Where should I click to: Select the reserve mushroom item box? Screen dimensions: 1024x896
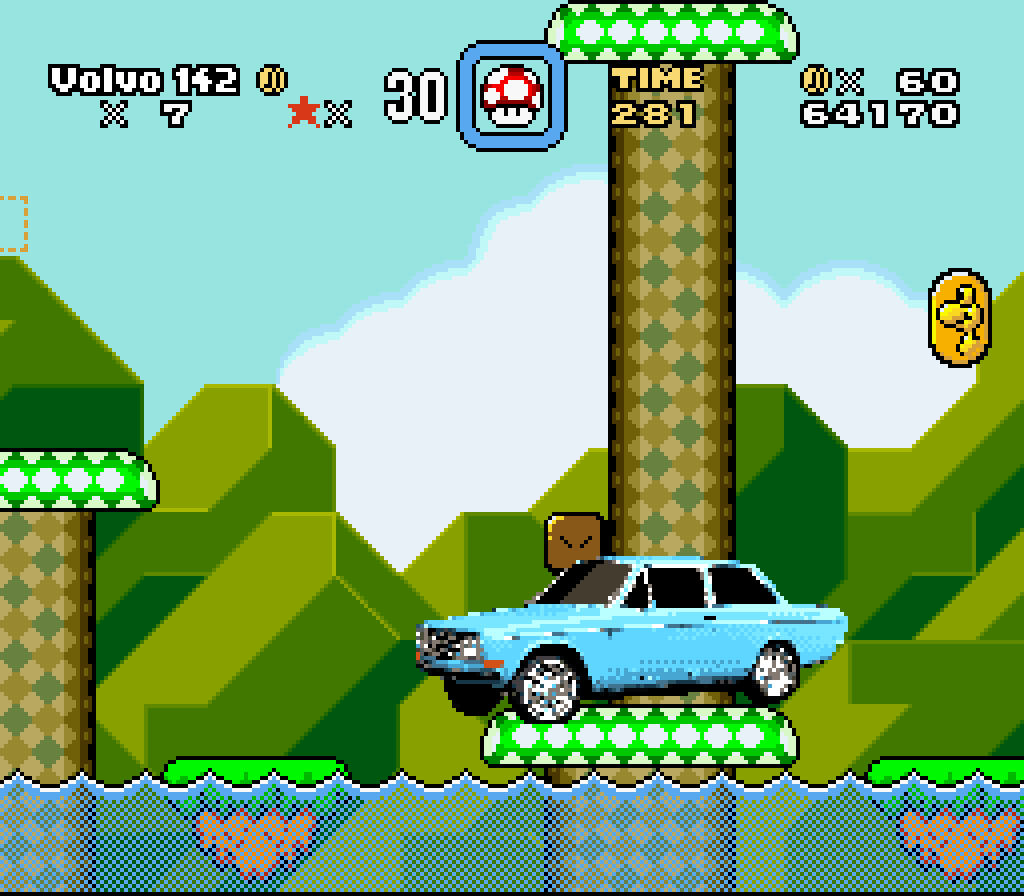511,96
